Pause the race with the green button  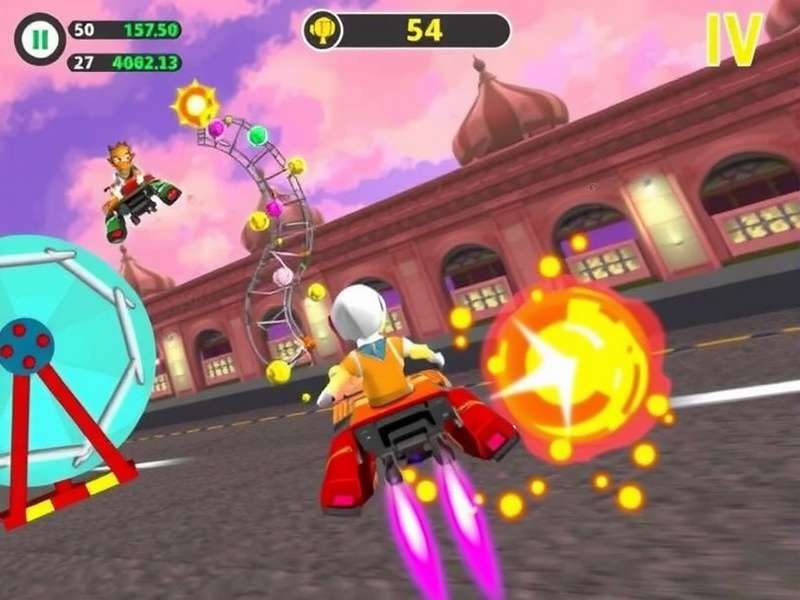[39, 40]
